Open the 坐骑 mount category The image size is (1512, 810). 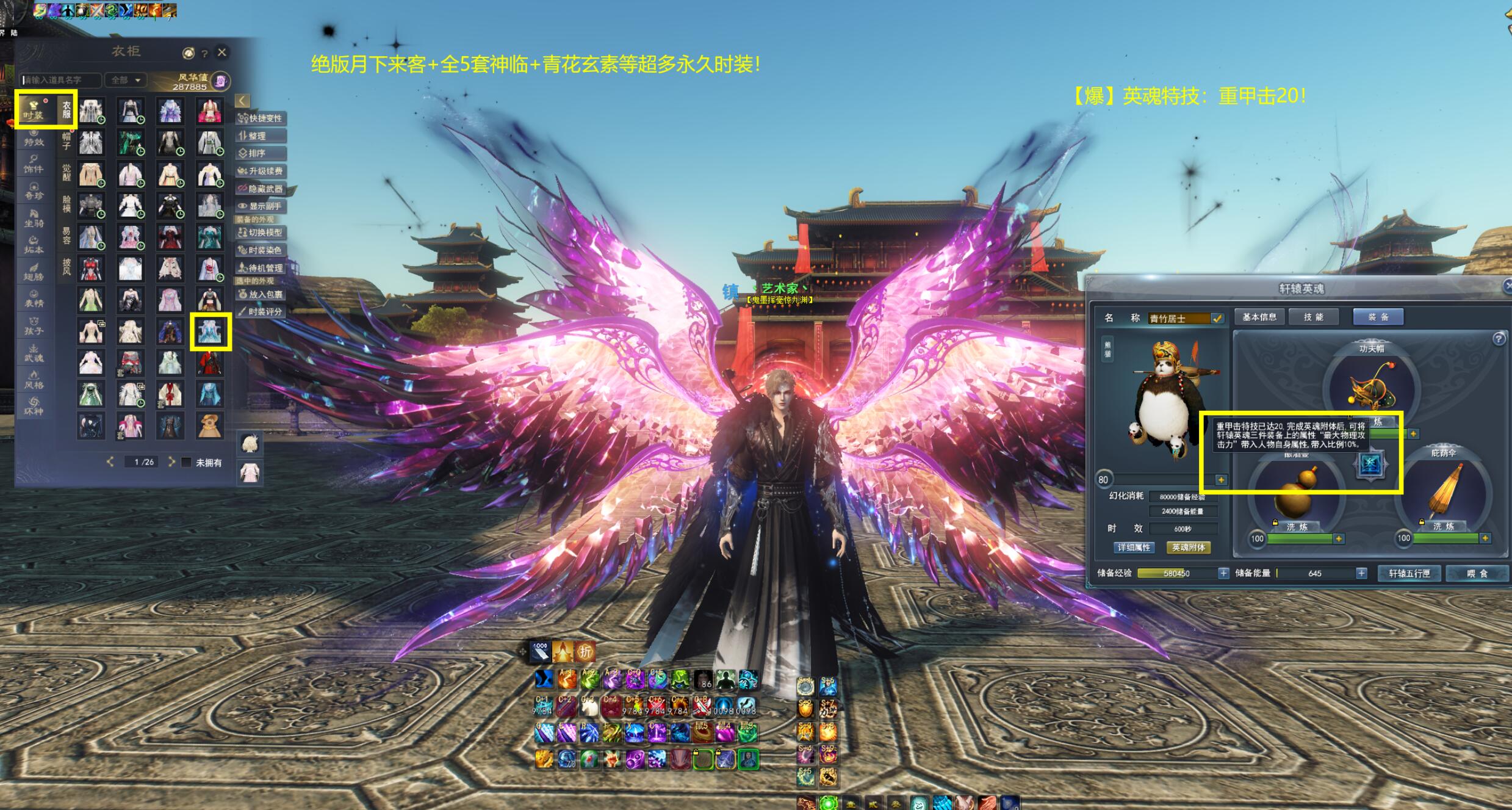click(x=34, y=219)
